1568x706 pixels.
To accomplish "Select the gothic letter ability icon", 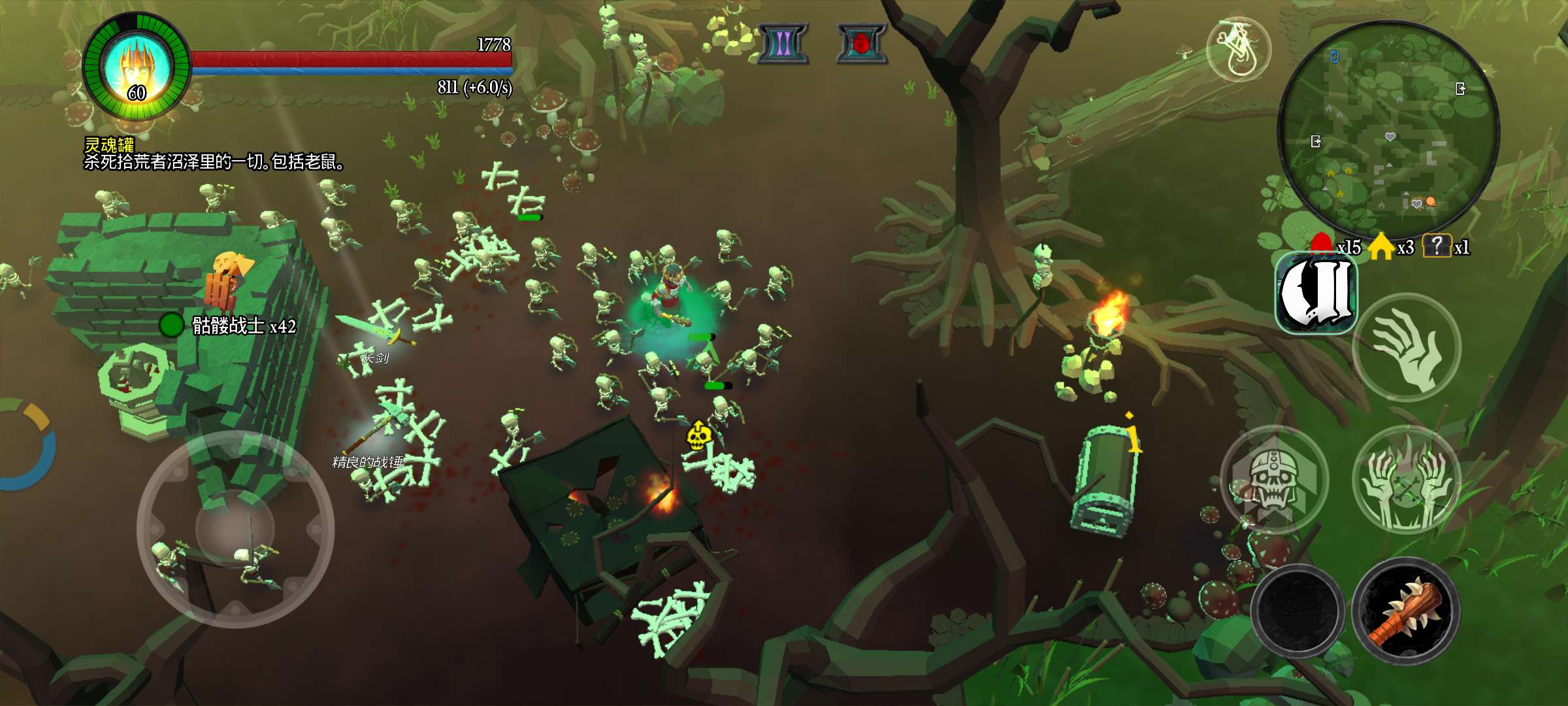I will [x=1316, y=294].
